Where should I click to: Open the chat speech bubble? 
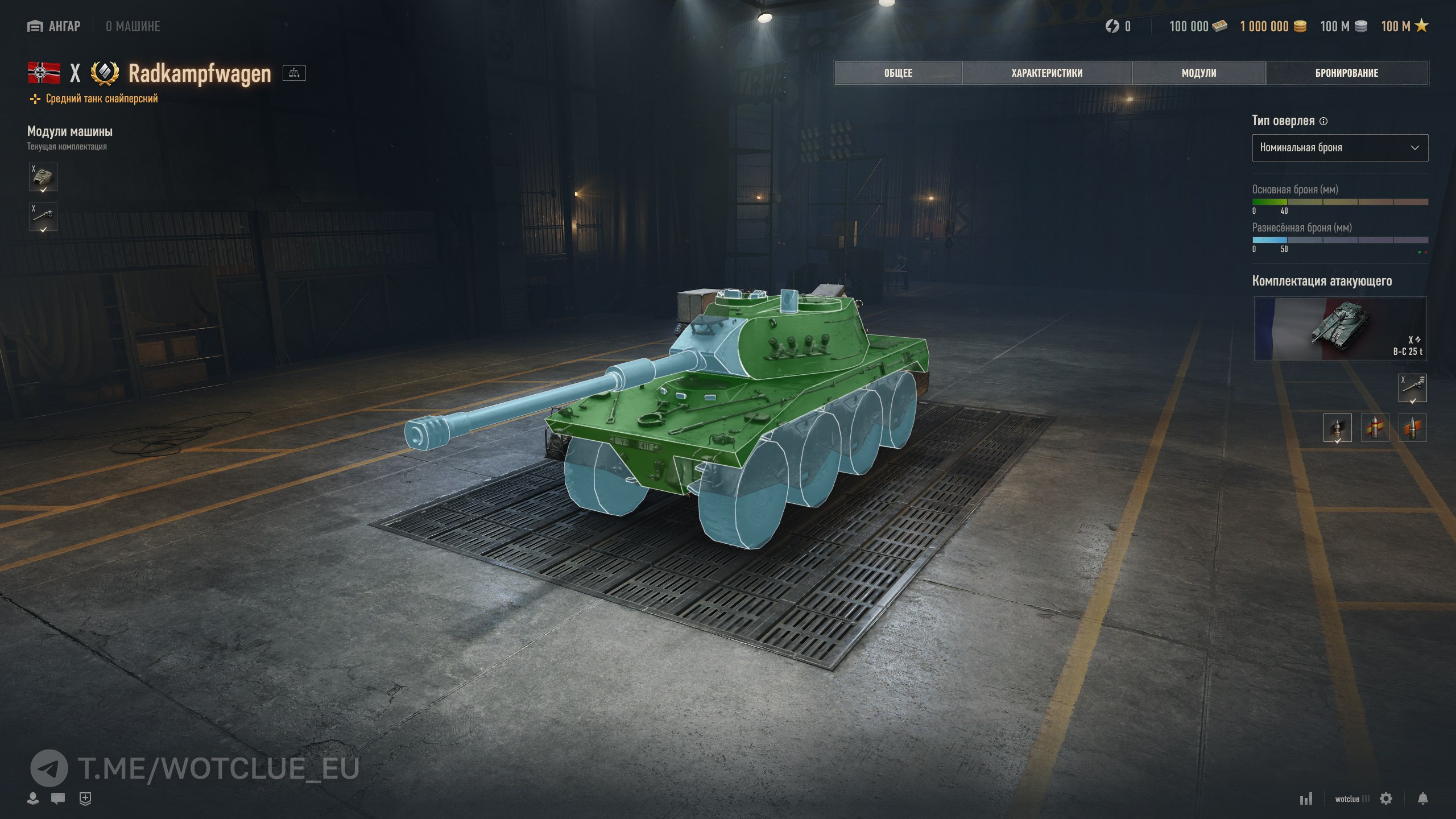point(58,799)
